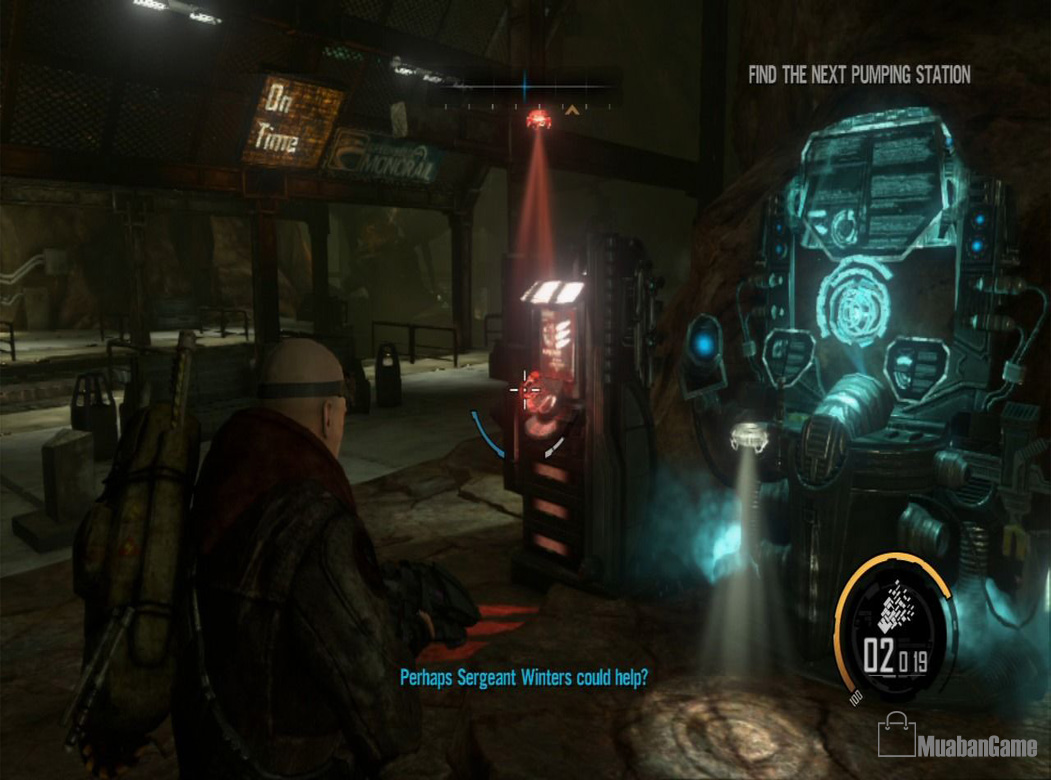This screenshot has width=1051, height=780.
Task: Click the yellow waypoint chevron on the compass
Action: pos(572,110)
